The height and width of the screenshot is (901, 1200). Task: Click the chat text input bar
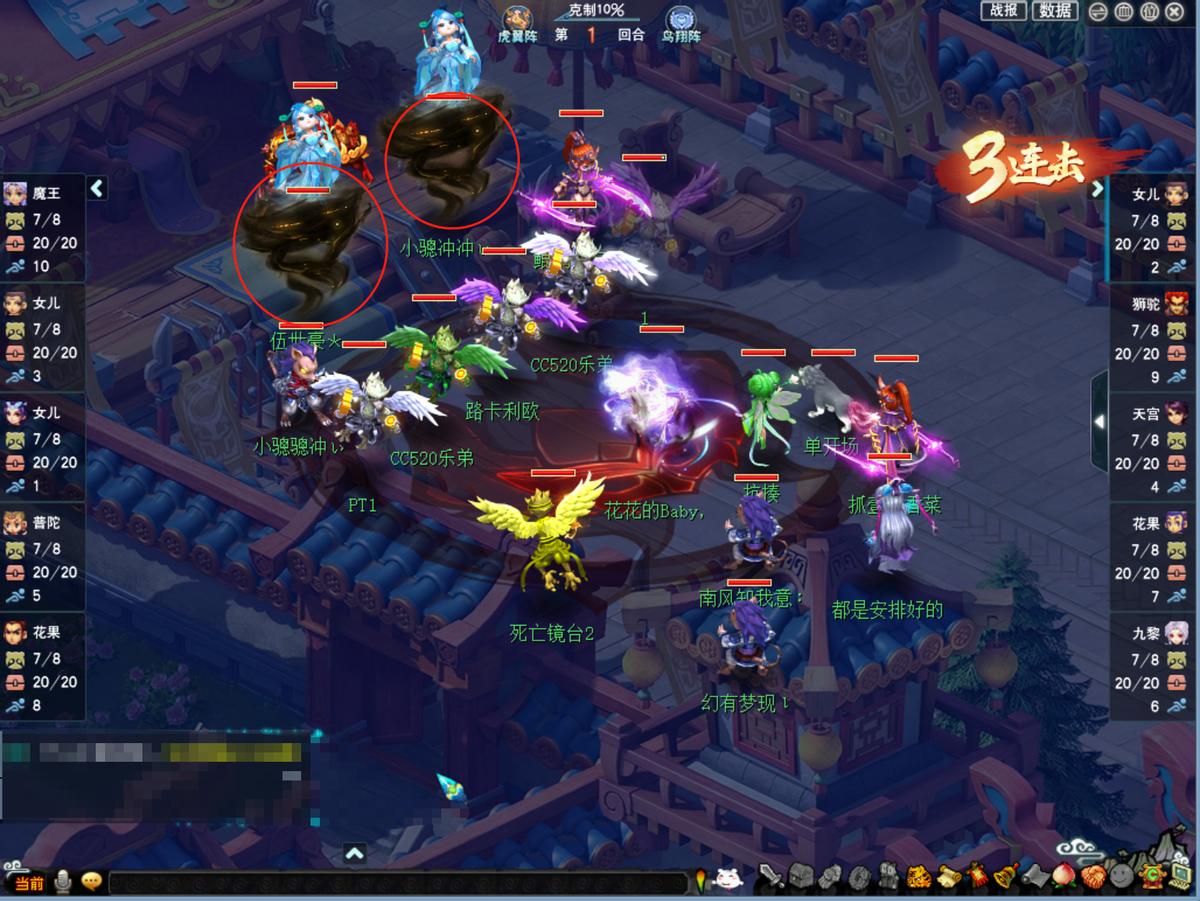point(398,883)
